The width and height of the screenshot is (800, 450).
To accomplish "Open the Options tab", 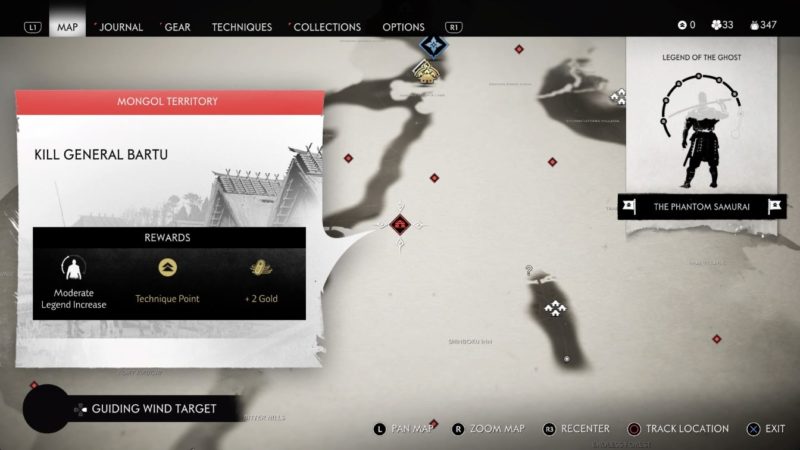I will click(403, 27).
